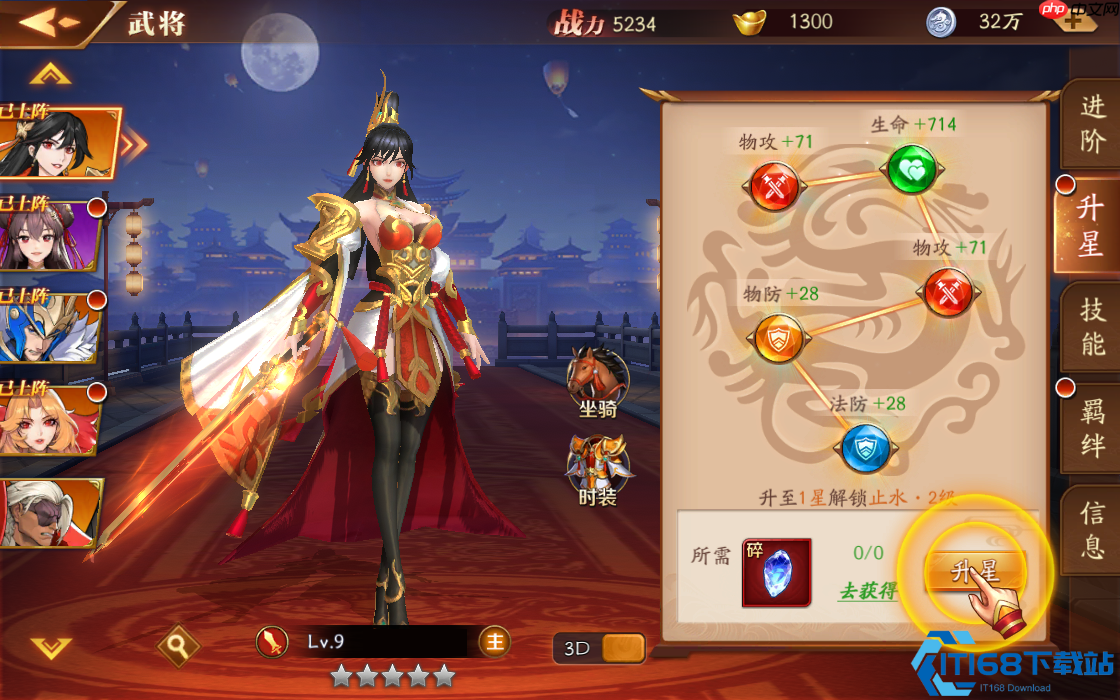Image resolution: width=1120 pixels, height=700 pixels.
Task: Click the hero list down arrow
Action: click(x=50, y=647)
